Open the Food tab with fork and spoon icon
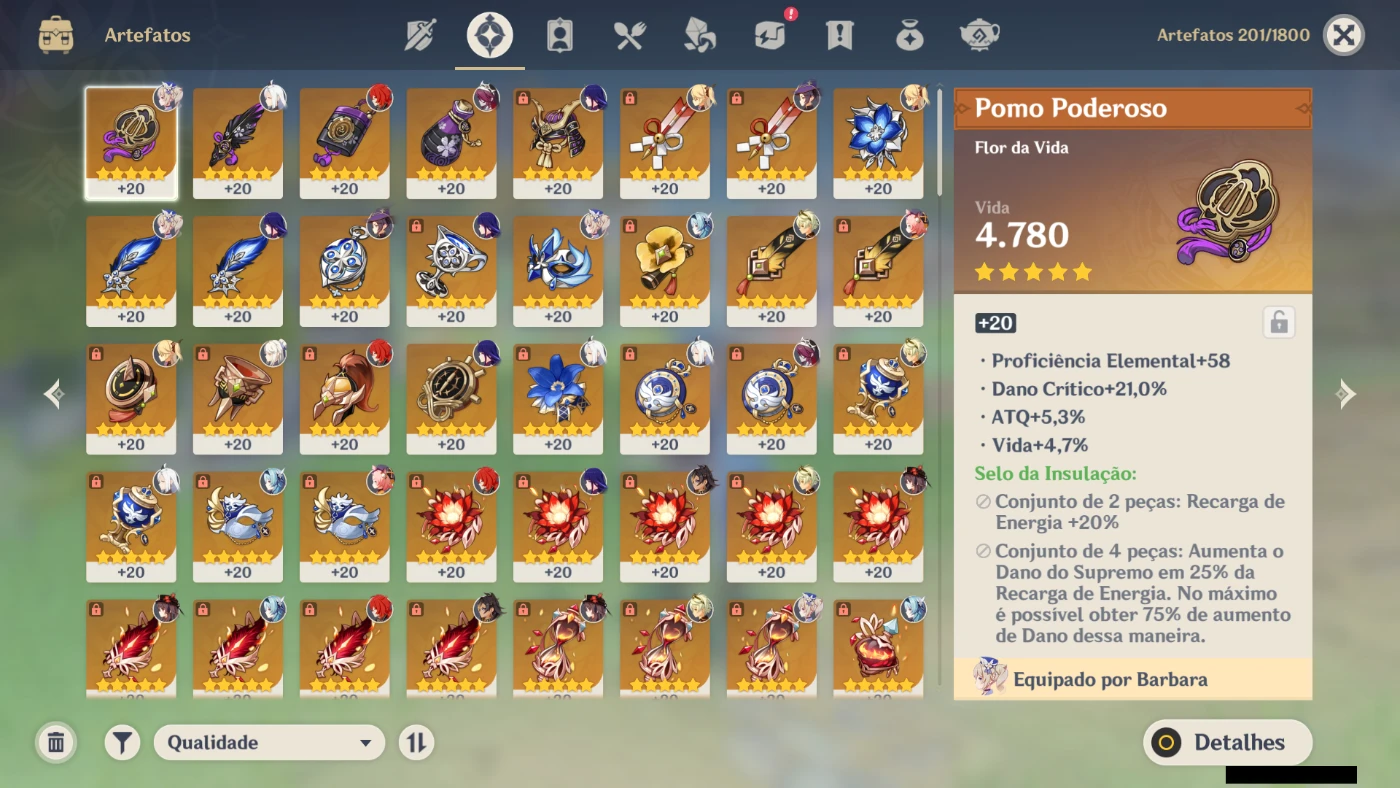 (x=628, y=33)
